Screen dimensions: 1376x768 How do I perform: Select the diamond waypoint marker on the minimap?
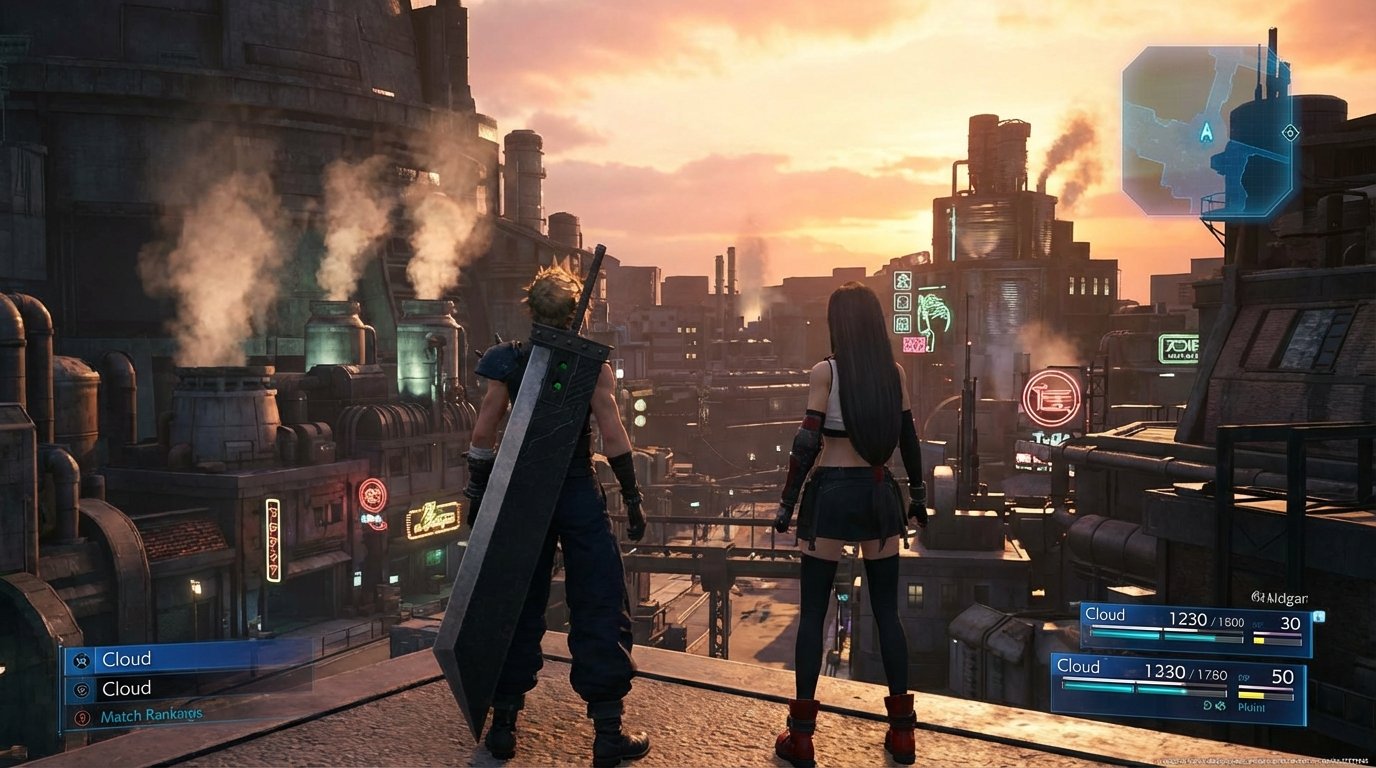1292,132
